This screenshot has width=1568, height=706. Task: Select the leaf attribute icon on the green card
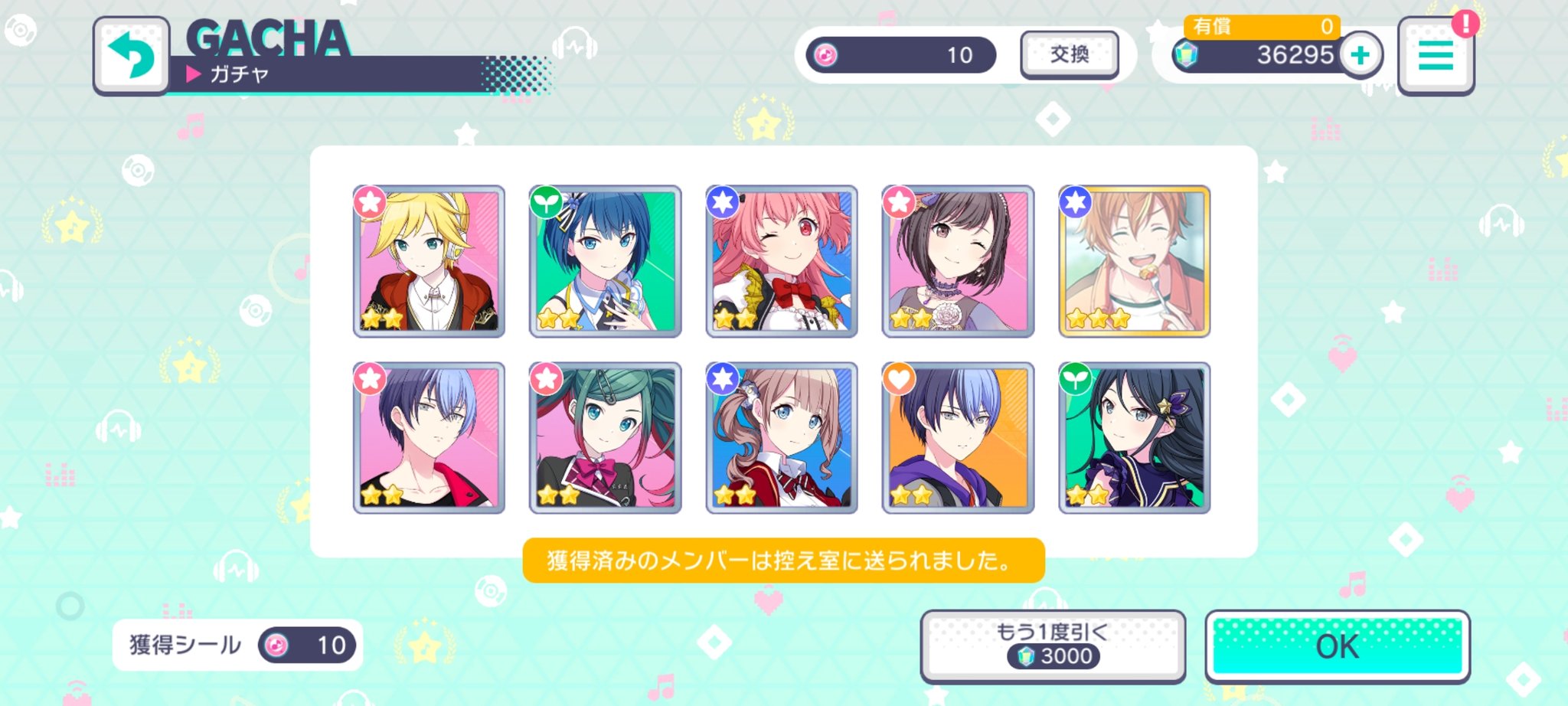pyautogui.click(x=546, y=203)
